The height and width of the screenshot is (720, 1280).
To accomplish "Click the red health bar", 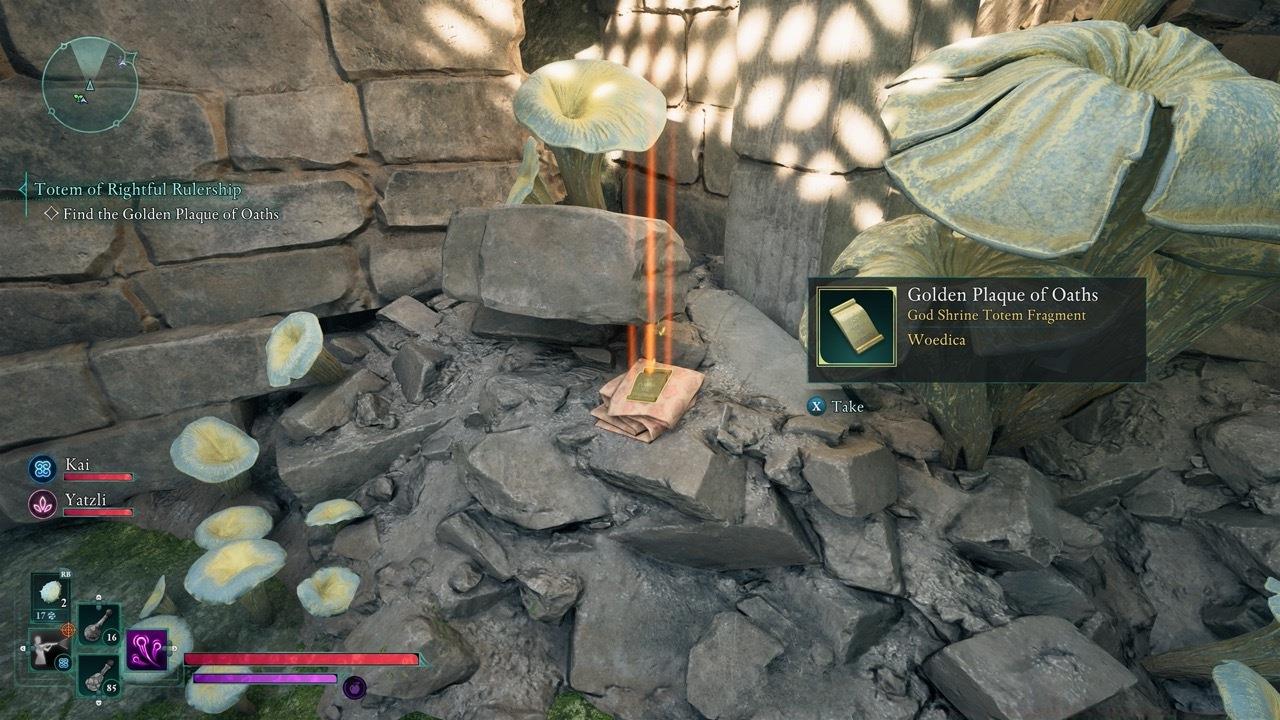I will tap(300, 659).
